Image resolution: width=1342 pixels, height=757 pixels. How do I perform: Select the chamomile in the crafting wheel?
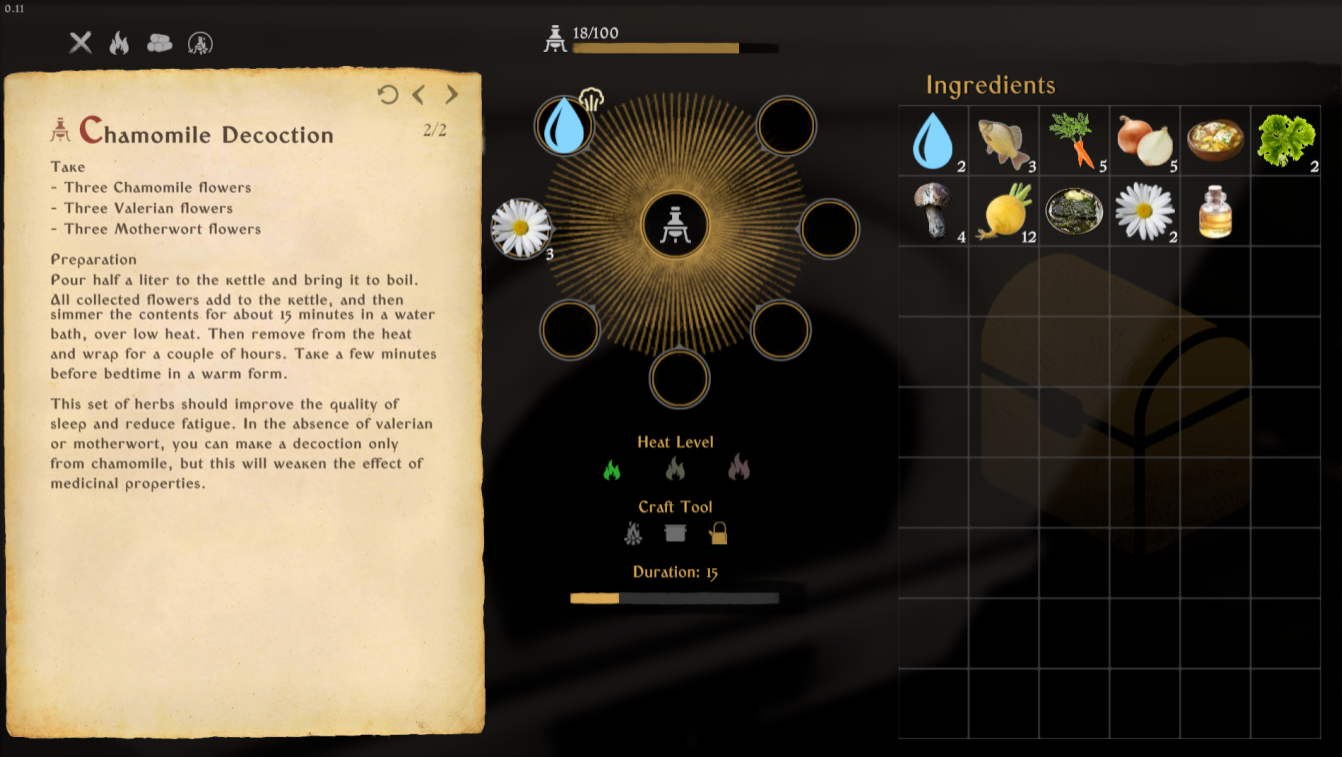coord(521,228)
